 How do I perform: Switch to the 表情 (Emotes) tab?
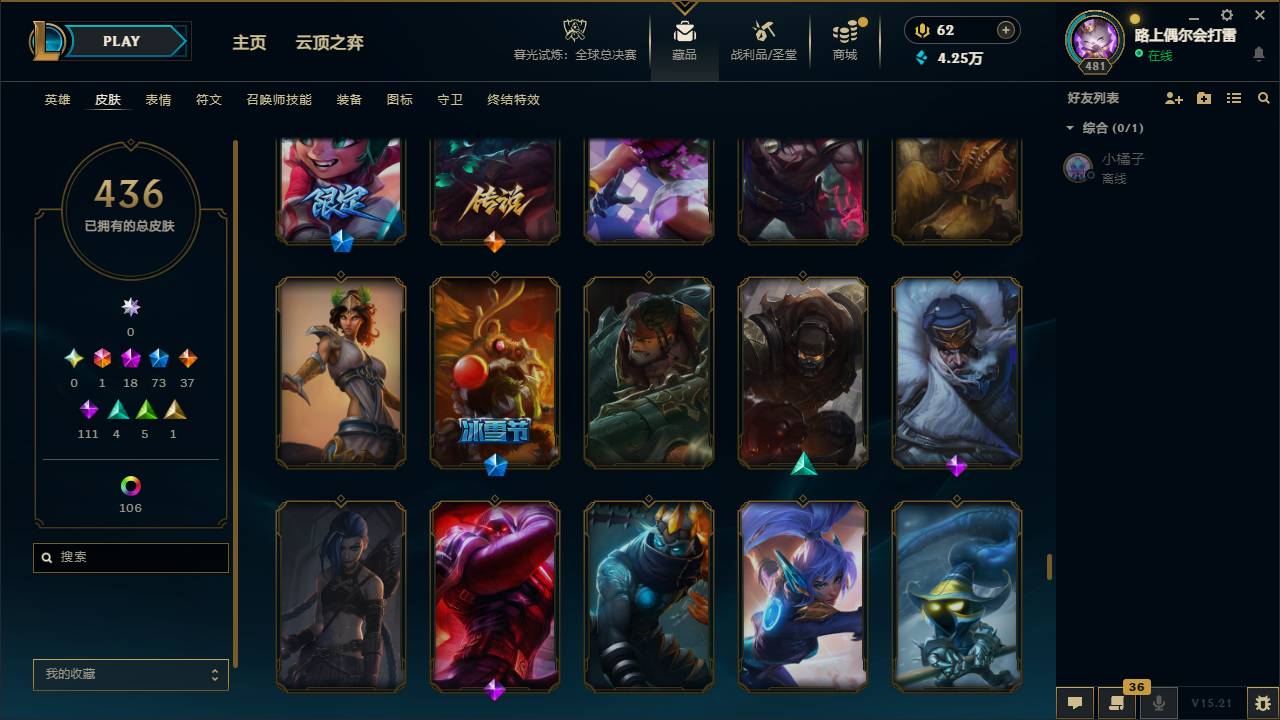click(156, 100)
